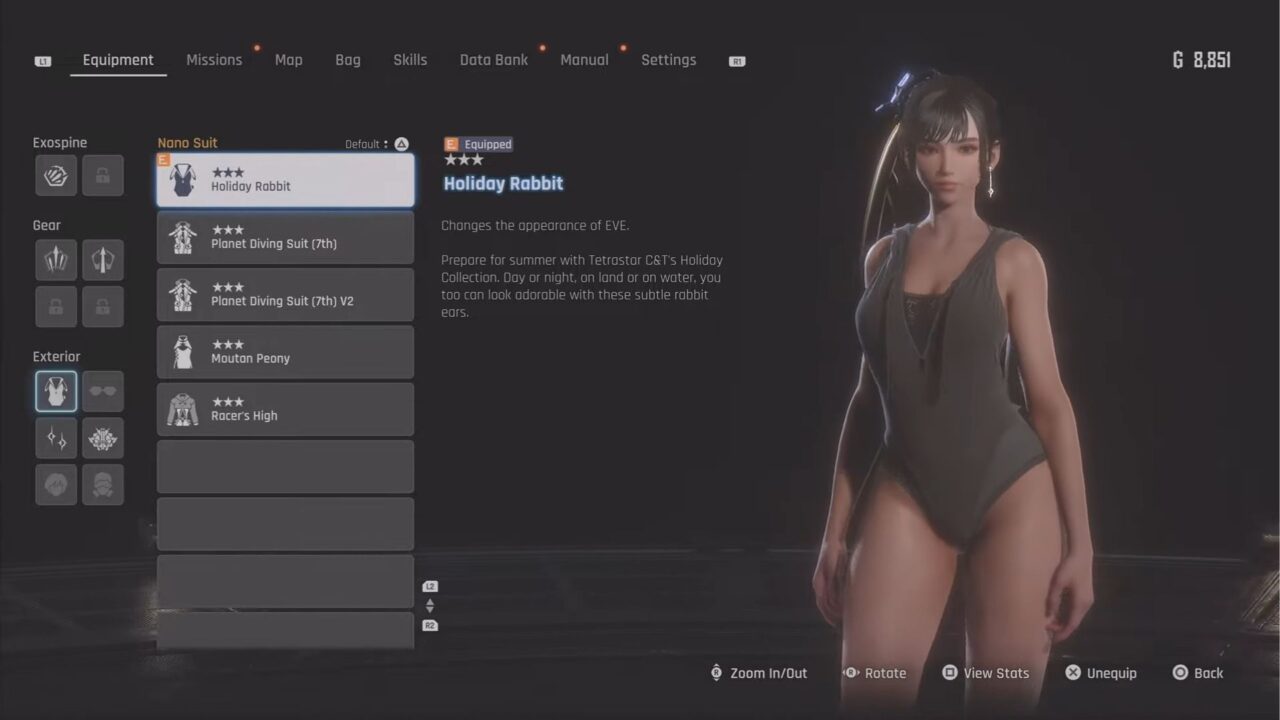Switch to the Missions tab

tap(214, 60)
